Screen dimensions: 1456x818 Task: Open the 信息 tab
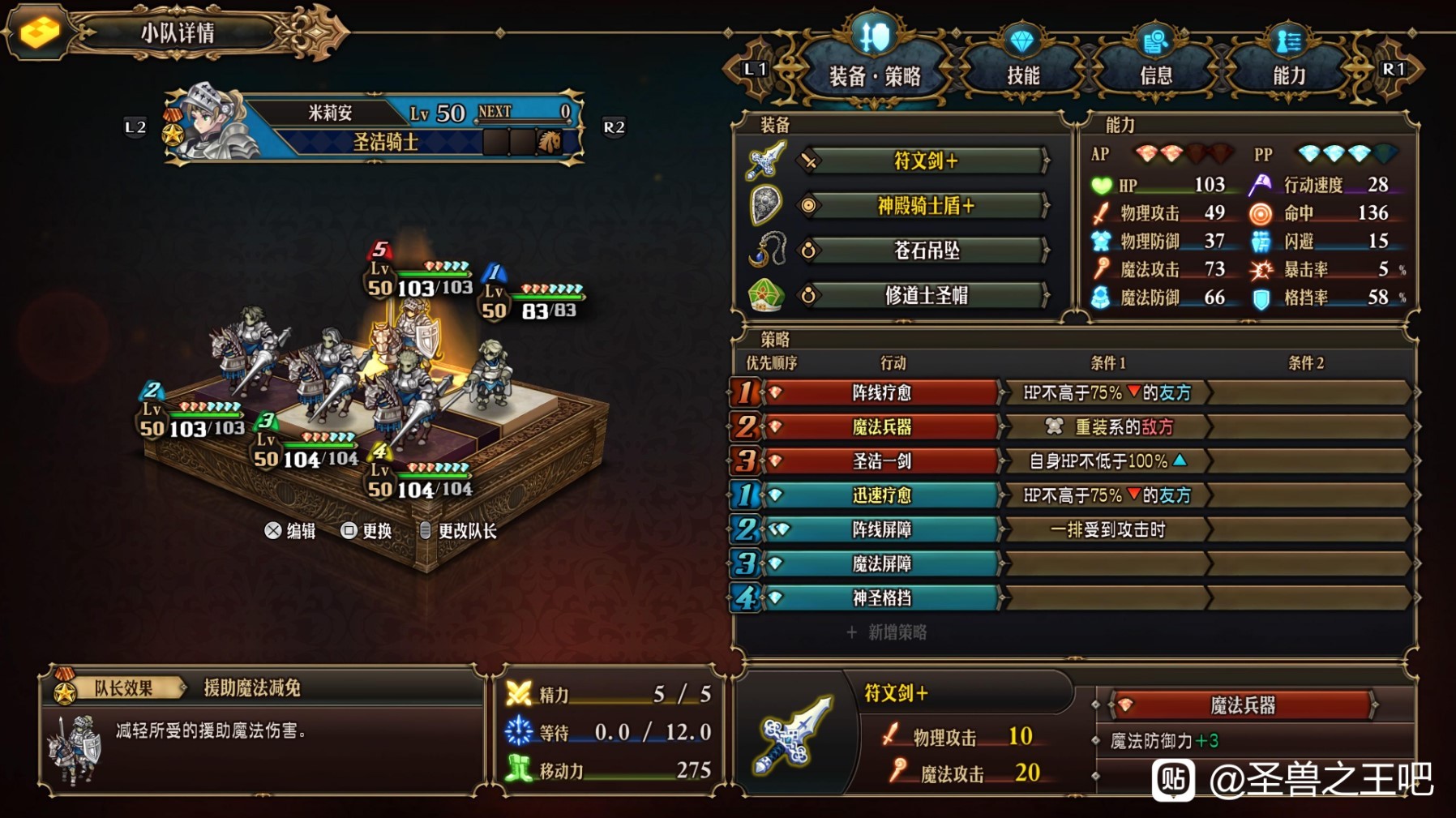click(x=1158, y=71)
